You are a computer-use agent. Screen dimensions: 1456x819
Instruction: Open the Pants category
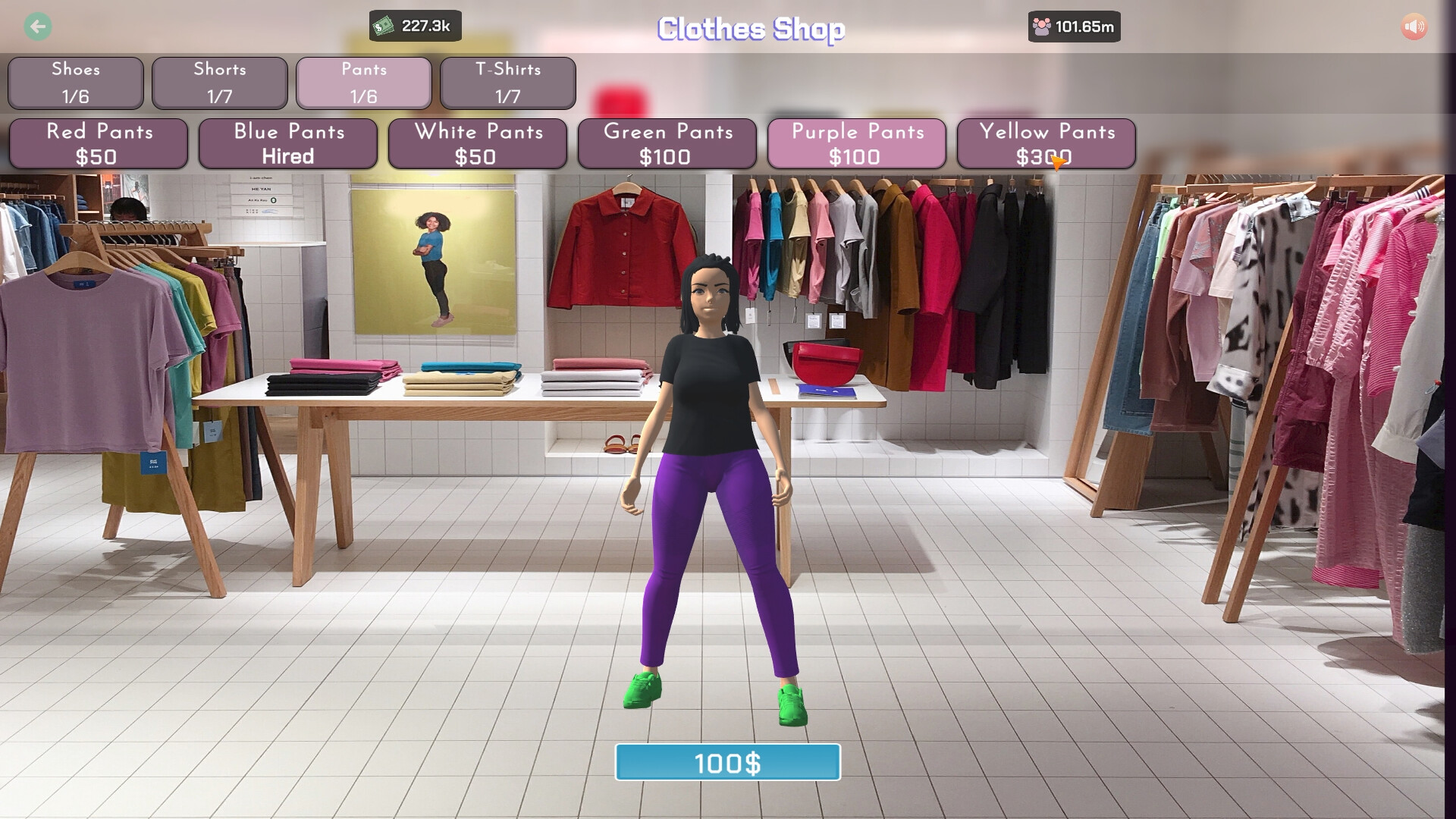click(x=363, y=83)
